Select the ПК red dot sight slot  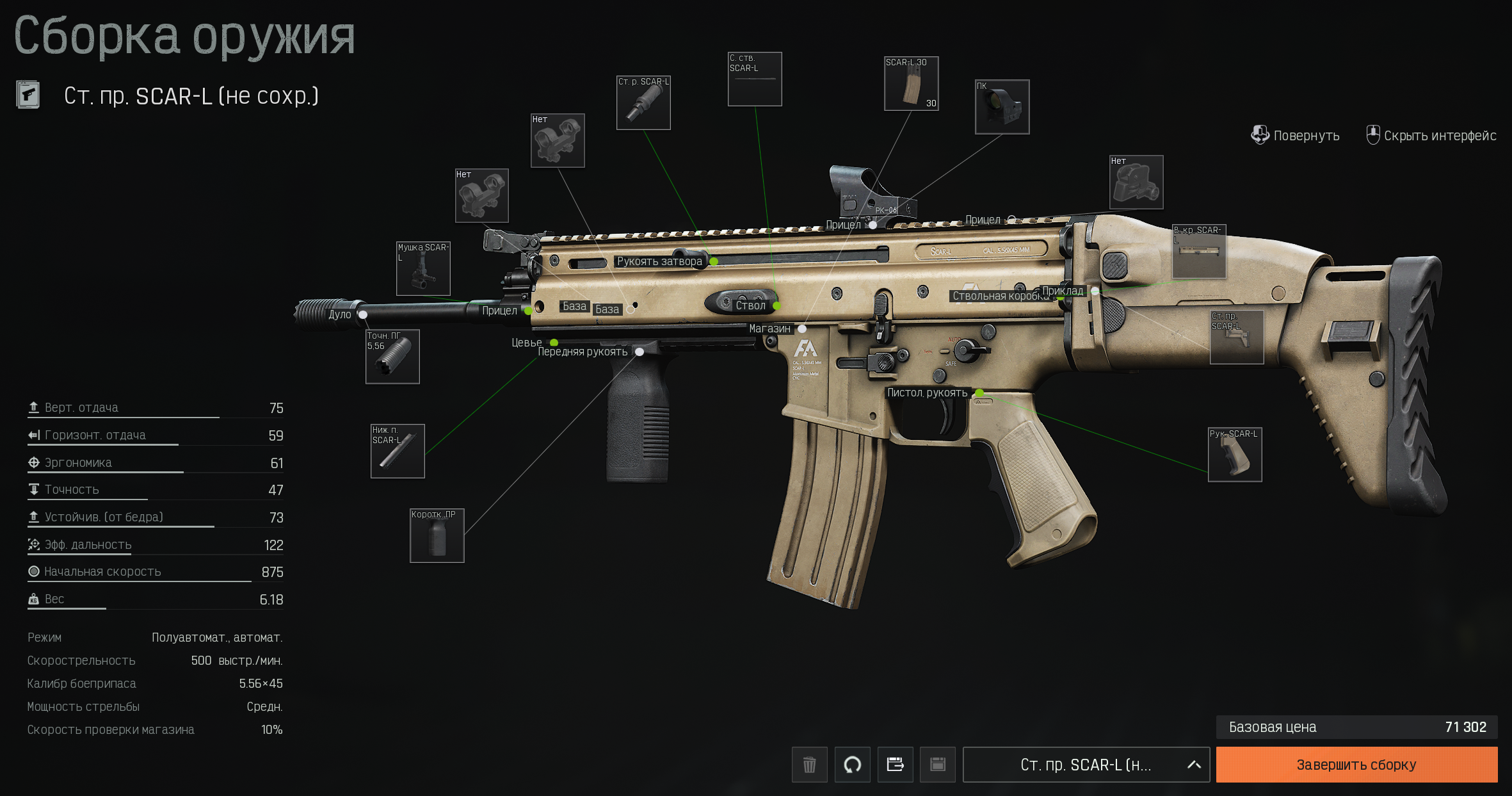click(x=1002, y=107)
